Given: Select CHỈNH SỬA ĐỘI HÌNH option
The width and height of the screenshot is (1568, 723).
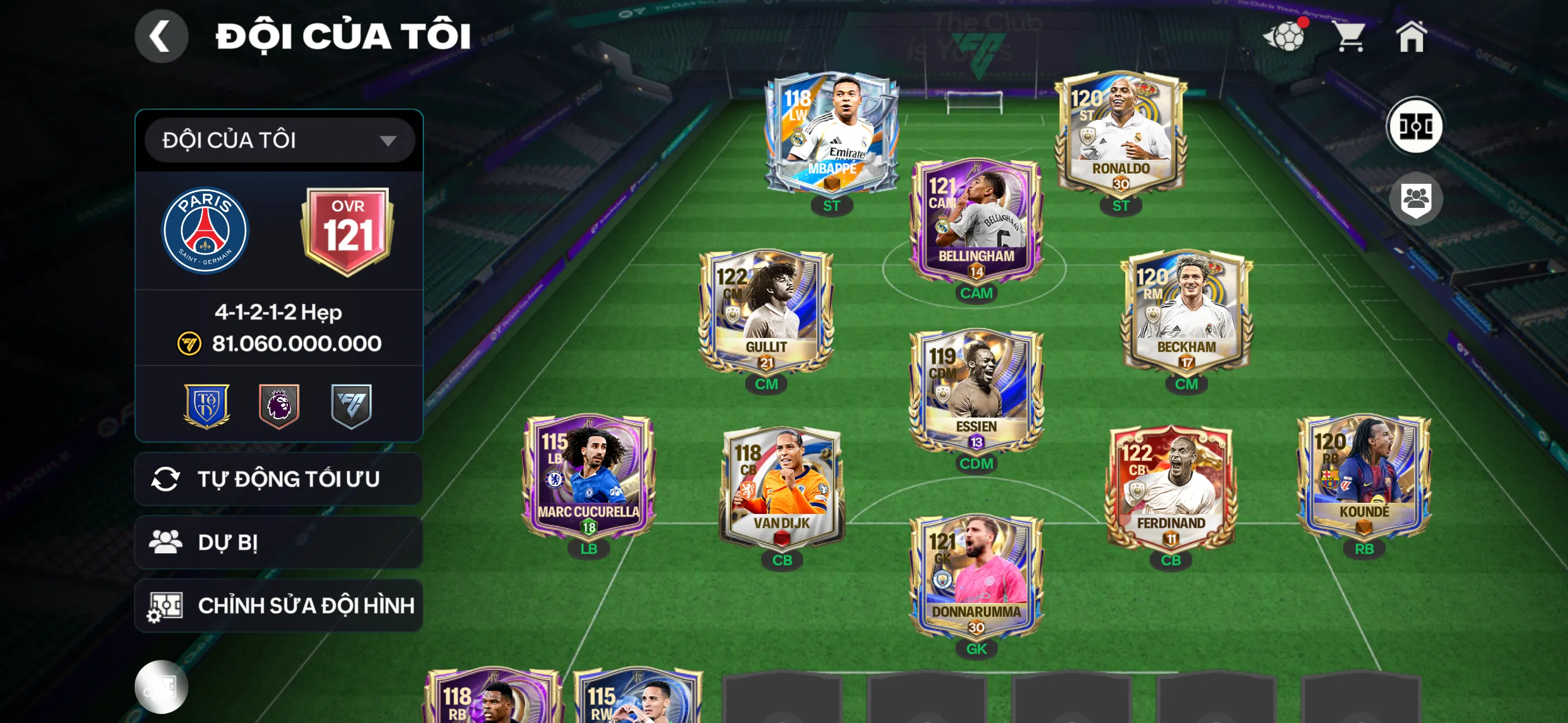Looking at the screenshot, I should pos(278,605).
